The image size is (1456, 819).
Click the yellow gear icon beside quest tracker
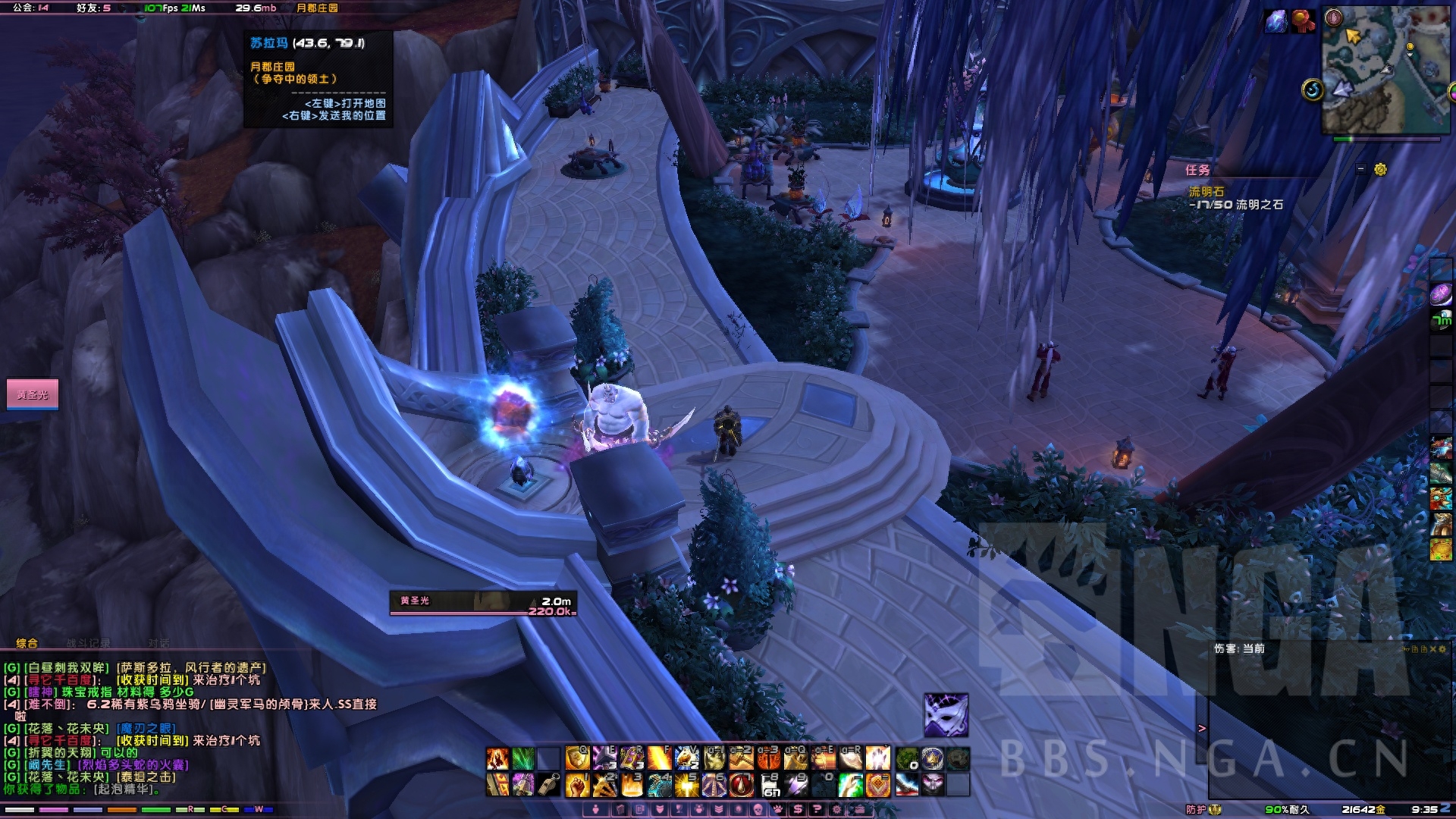pyautogui.click(x=1380, y=170)
